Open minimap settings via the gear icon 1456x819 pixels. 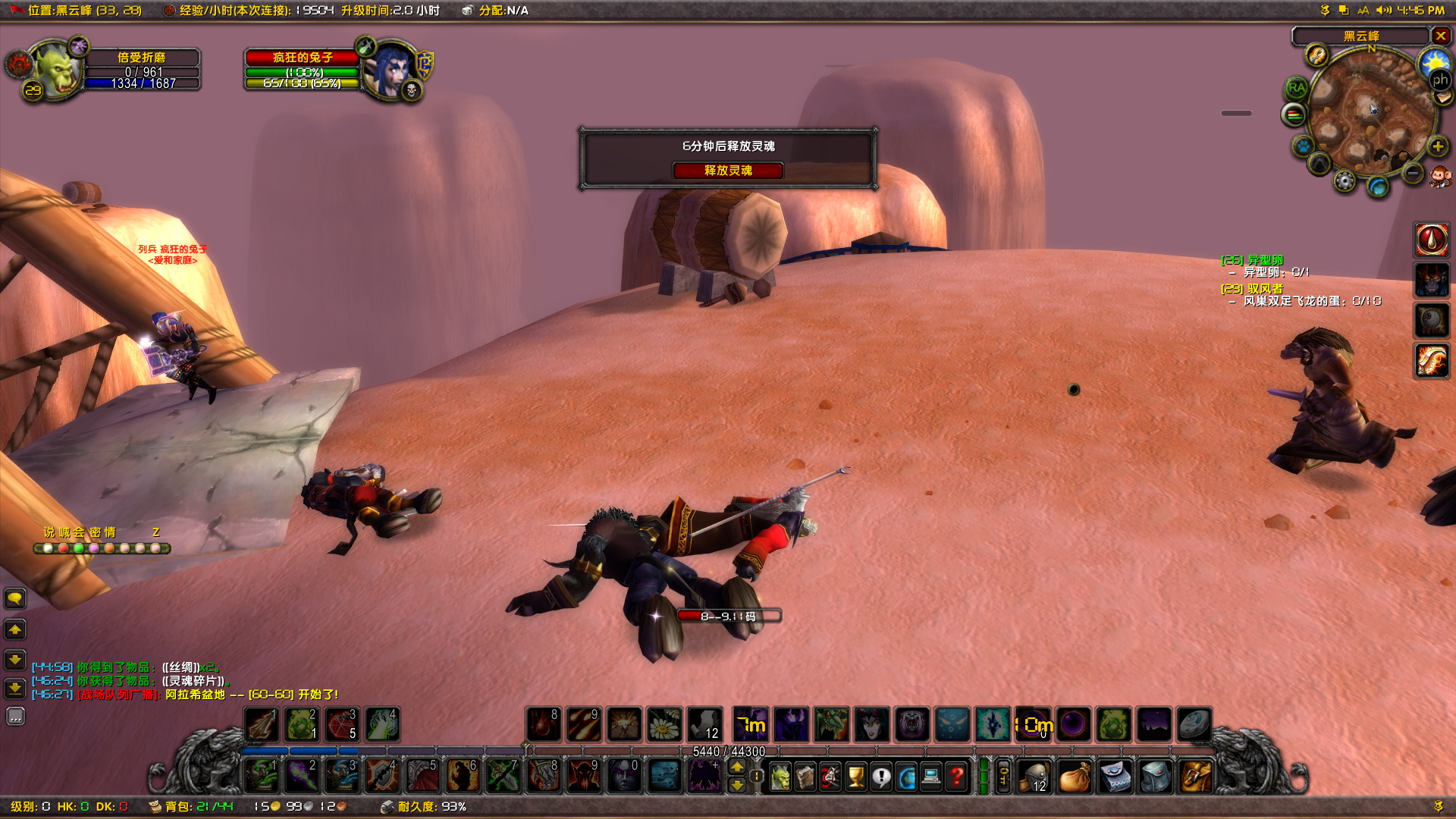(1344, 182)
